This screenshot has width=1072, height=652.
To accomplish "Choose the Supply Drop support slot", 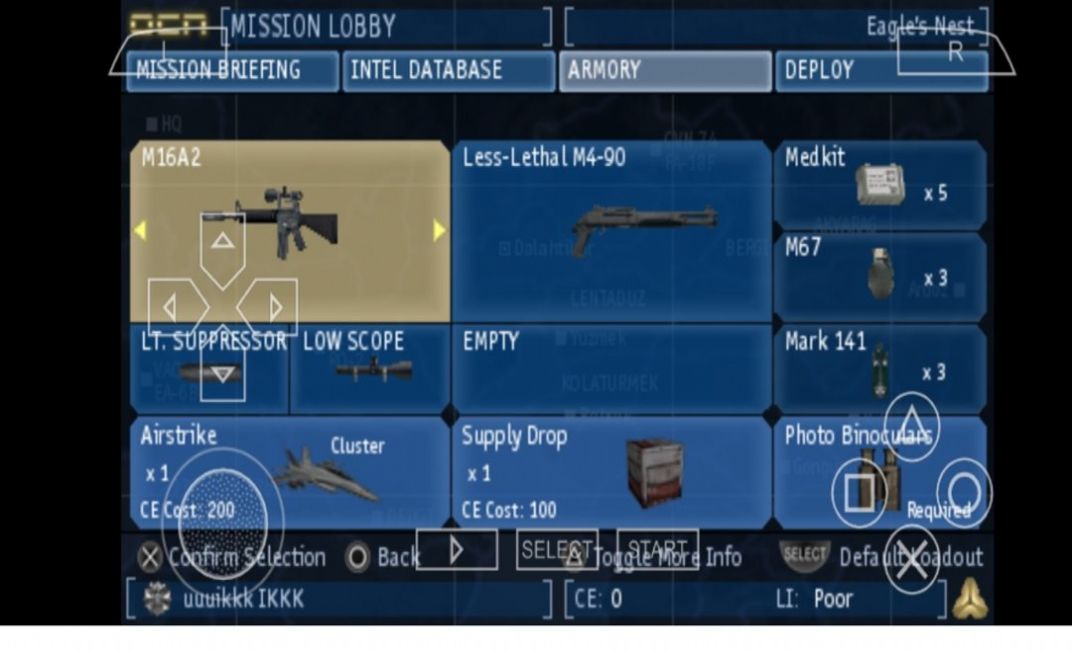I will pyautogui.click(x=611, y=472).
